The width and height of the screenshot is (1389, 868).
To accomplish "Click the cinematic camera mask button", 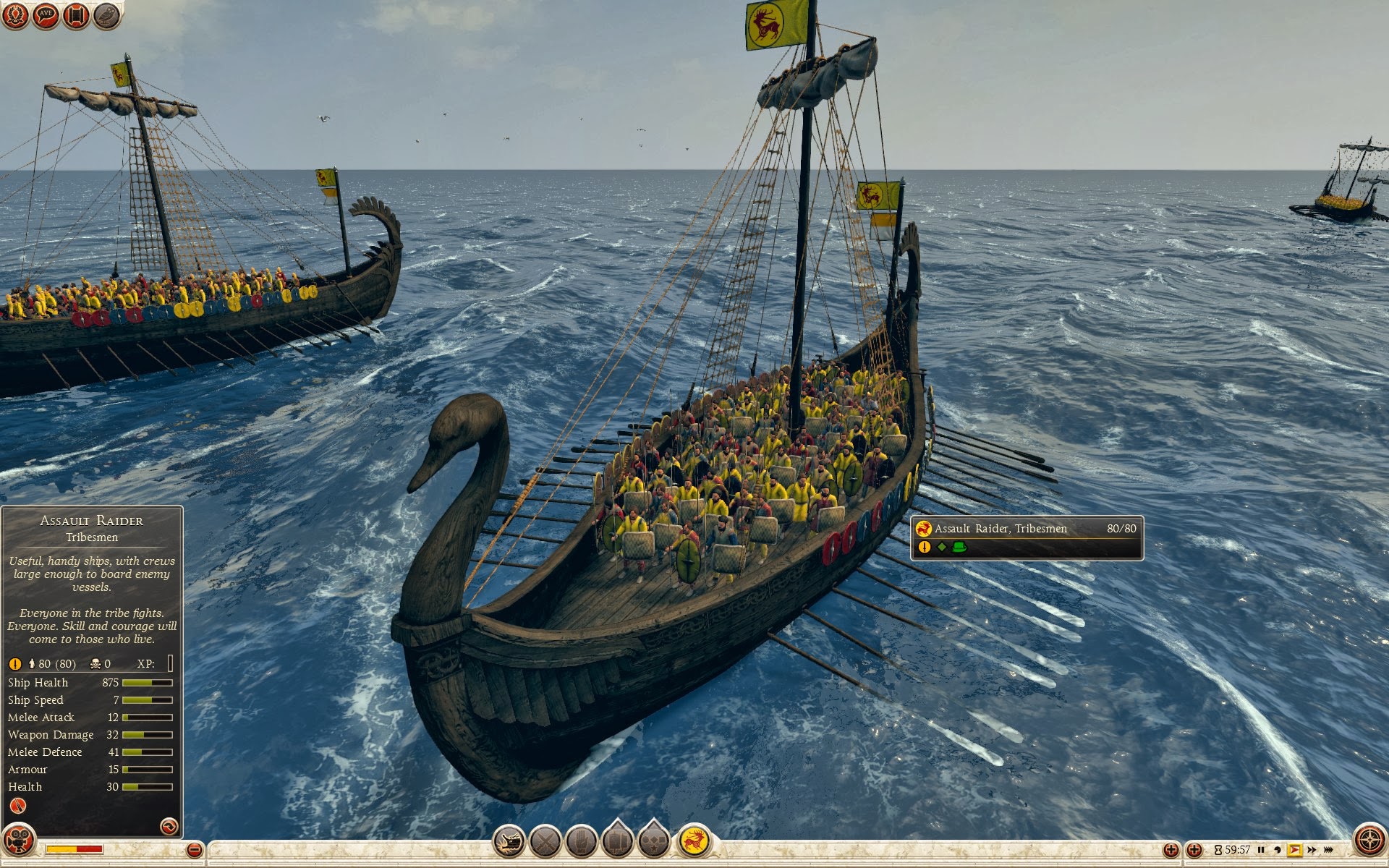I will 18,841.
